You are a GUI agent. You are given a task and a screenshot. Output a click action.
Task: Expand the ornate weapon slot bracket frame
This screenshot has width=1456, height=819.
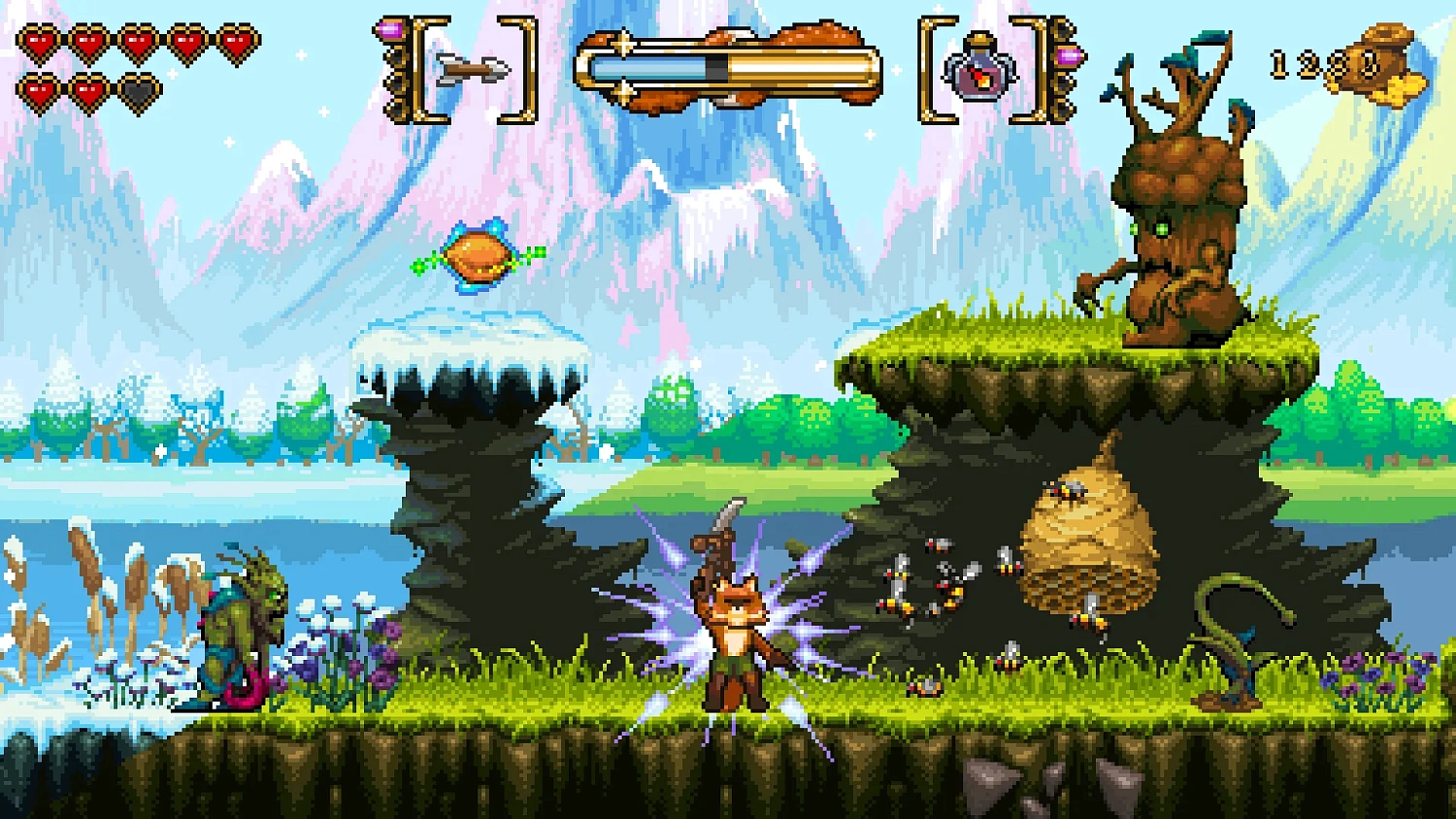click(417, 68)
